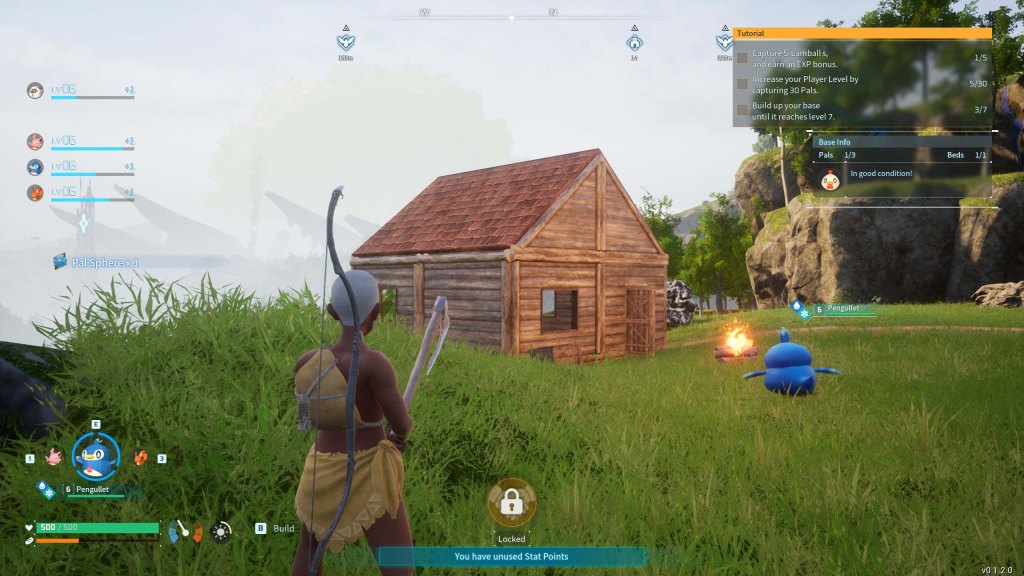The height and width of the screenshot is (576, 1024).
Task: Click the Locked padlock icon
Action: 511,503
